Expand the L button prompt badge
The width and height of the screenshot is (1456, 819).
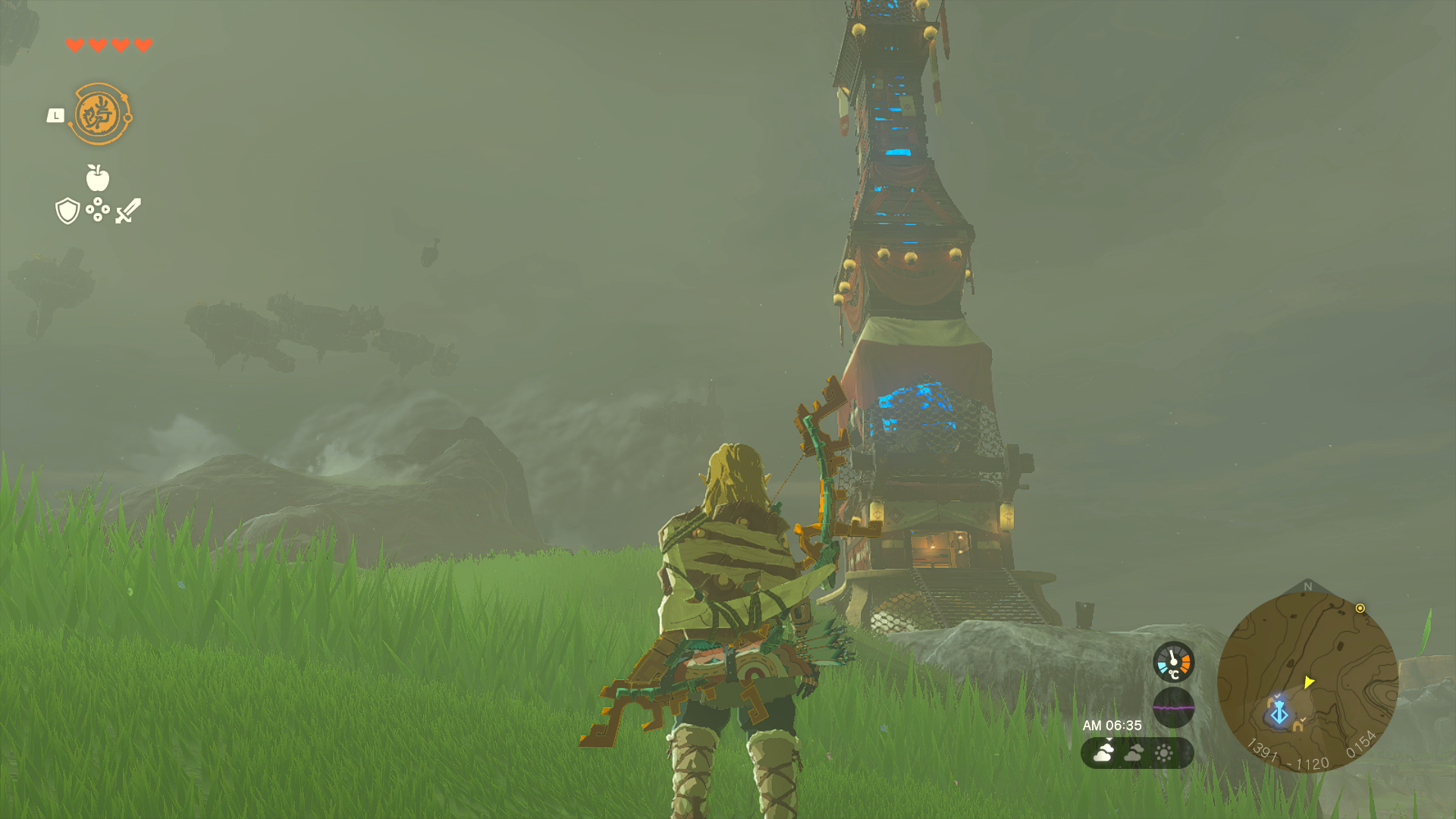point(55,114)
